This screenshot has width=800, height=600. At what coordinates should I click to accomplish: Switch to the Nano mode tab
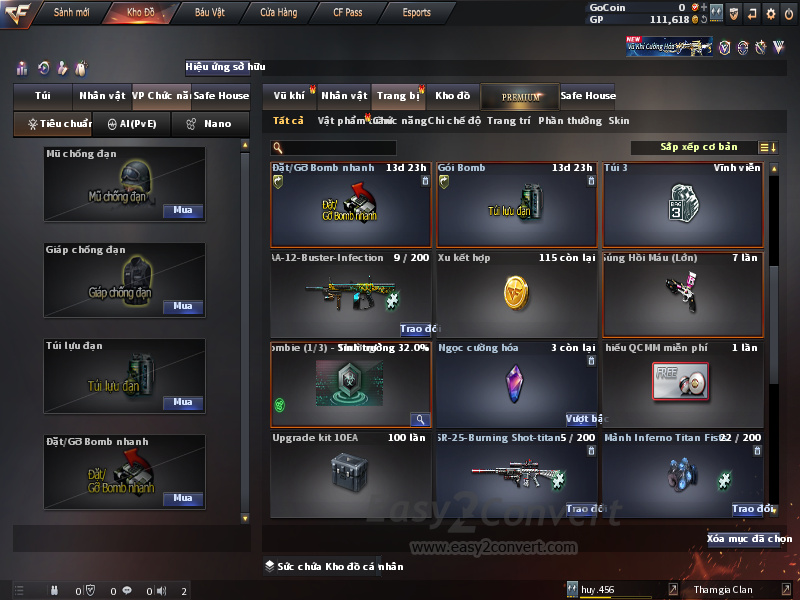(210, 124)
